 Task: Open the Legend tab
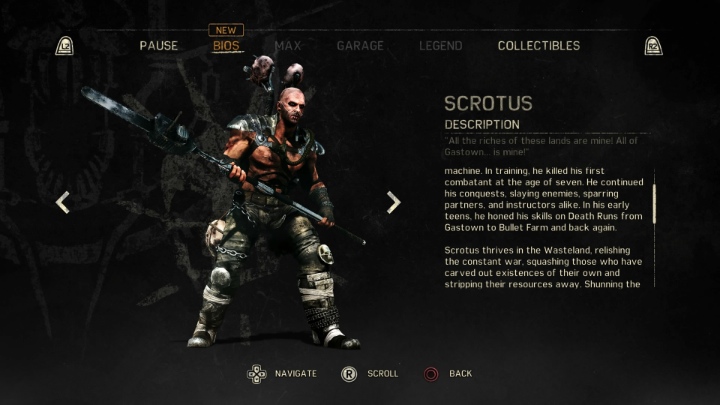tap(440, 46)
